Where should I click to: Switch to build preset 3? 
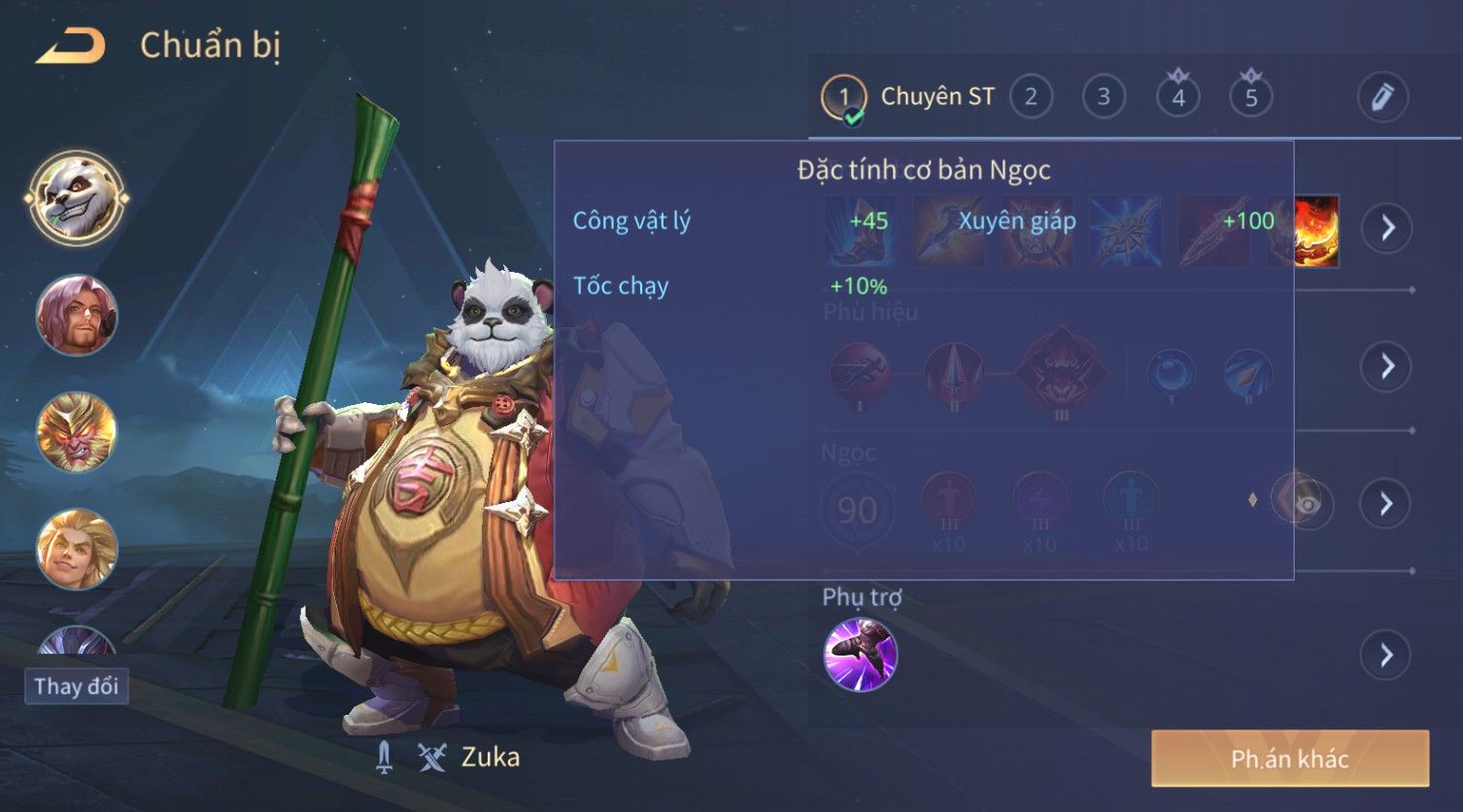1104,97
